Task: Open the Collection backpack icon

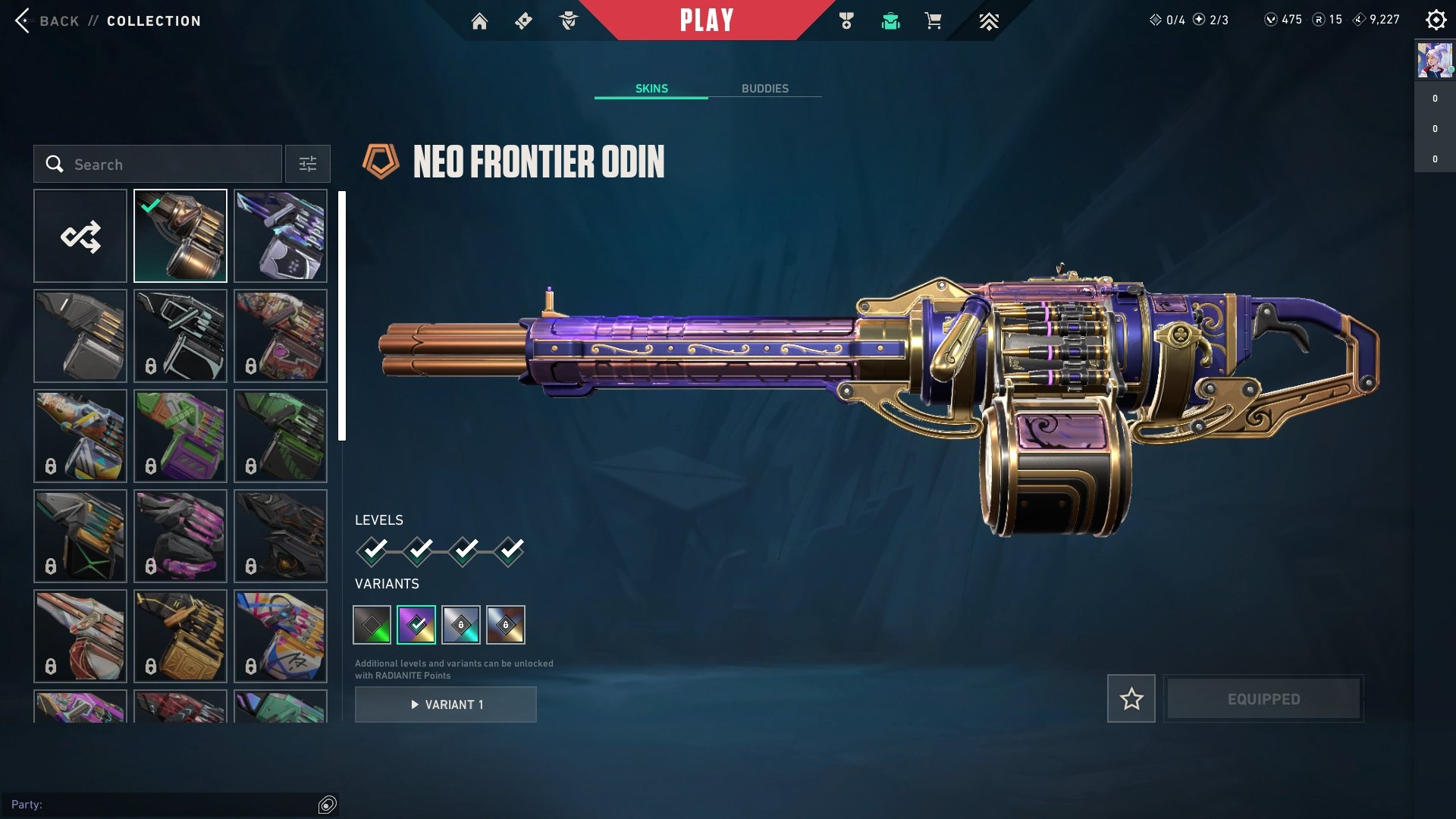Action: point(891,21)
